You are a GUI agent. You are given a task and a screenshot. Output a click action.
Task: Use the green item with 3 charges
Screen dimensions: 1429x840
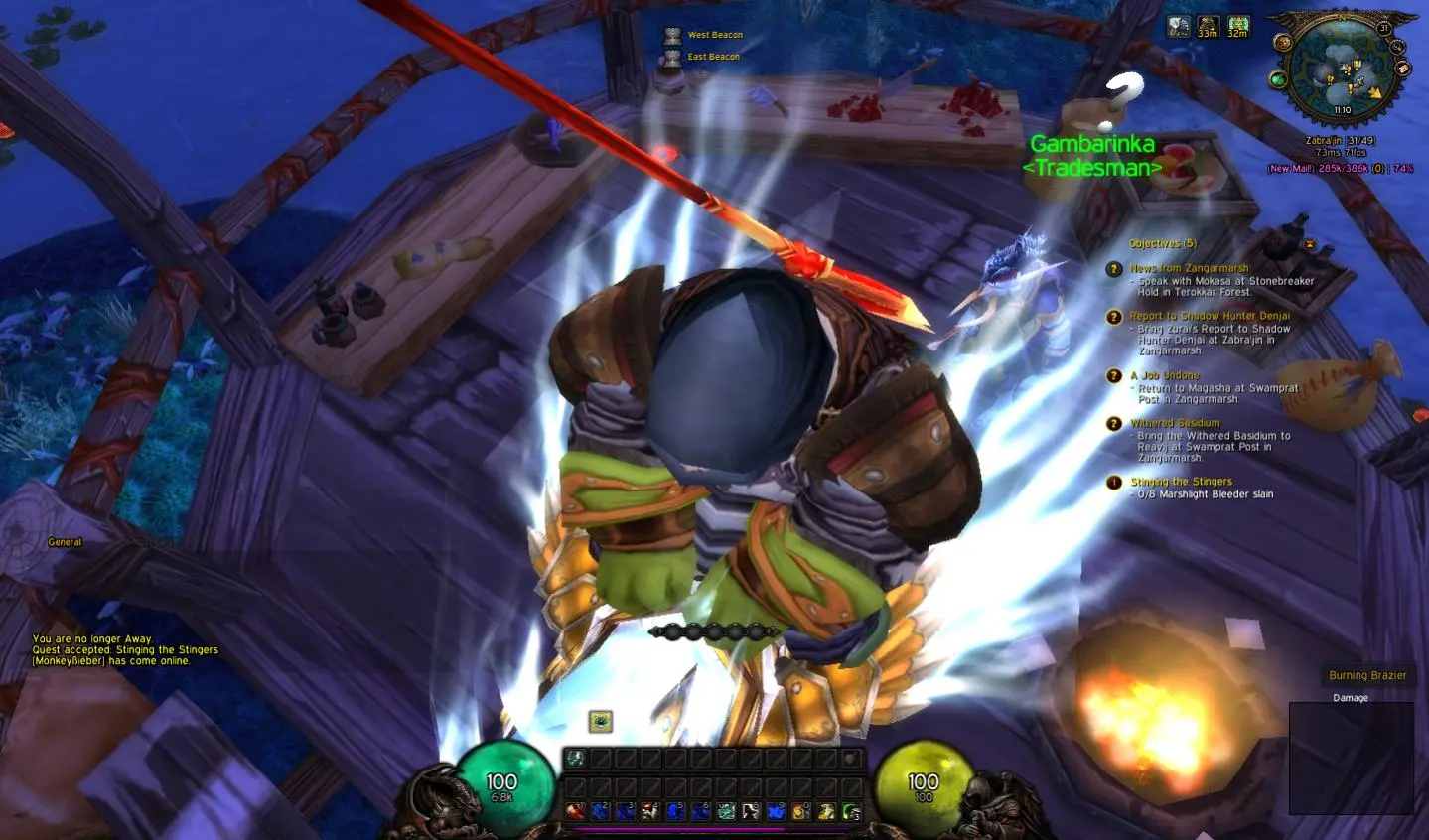851,811
